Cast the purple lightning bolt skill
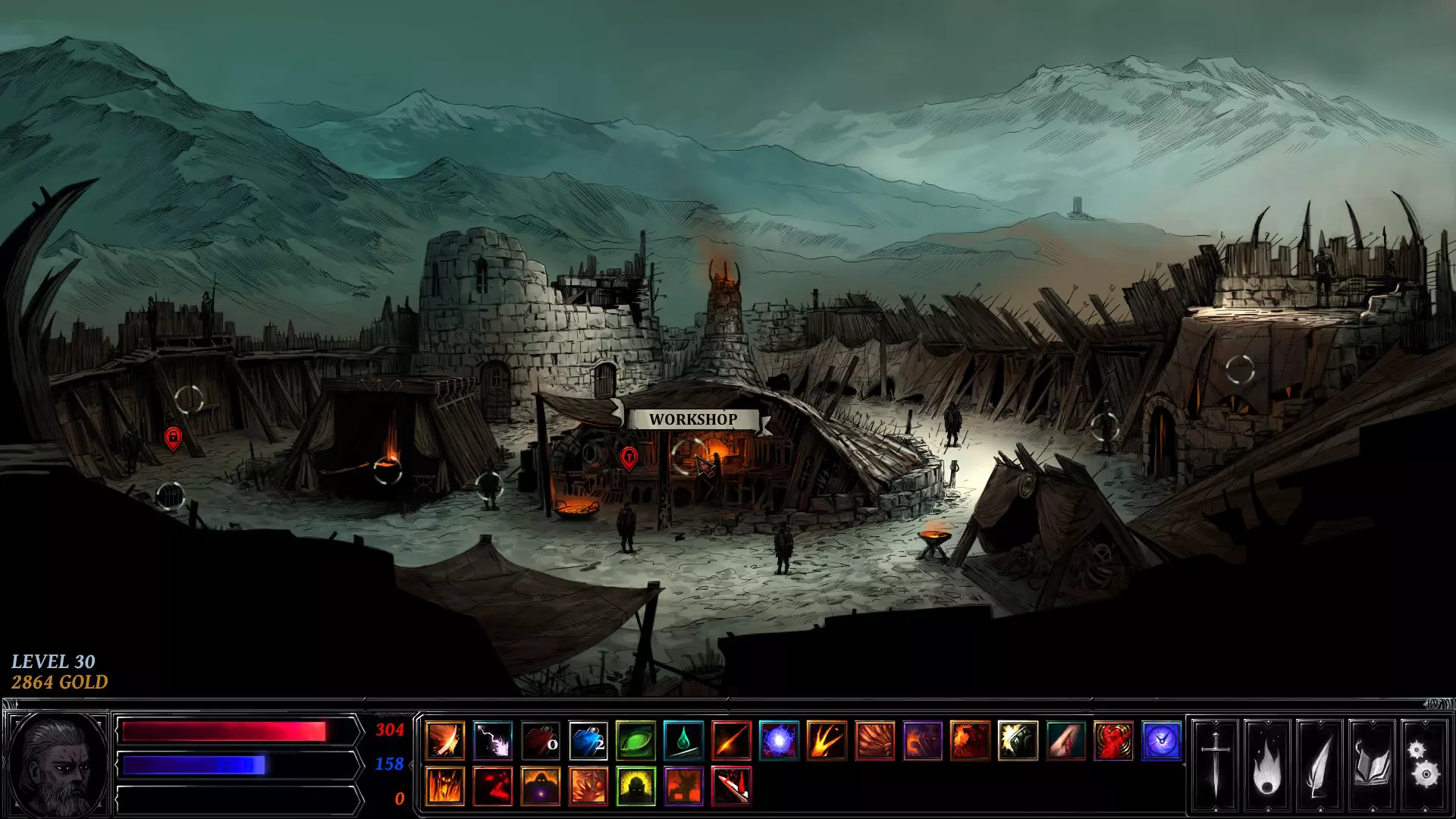 (x=493, y=740)
